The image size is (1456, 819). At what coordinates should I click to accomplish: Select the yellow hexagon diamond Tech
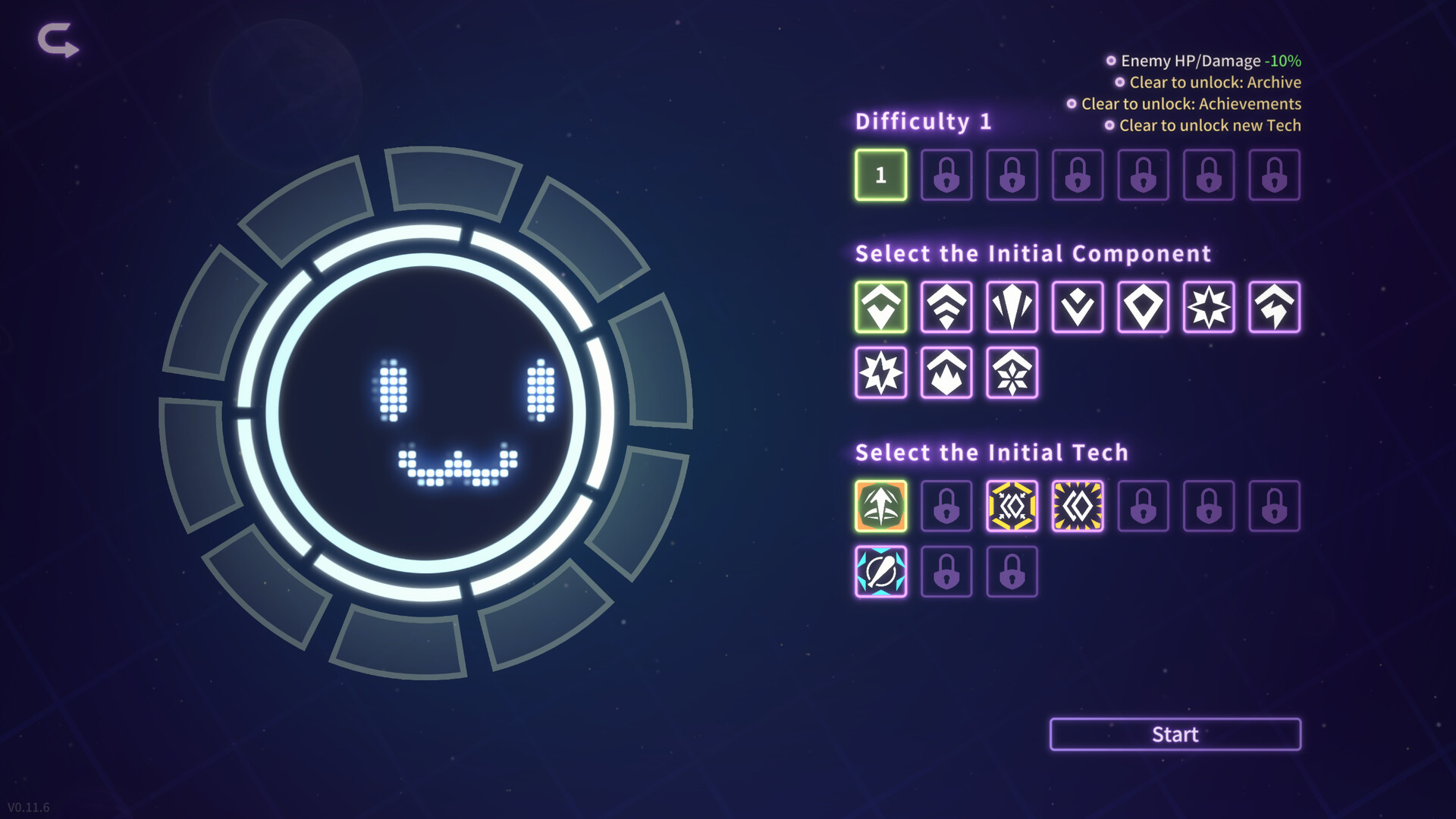coord(1012,507)
